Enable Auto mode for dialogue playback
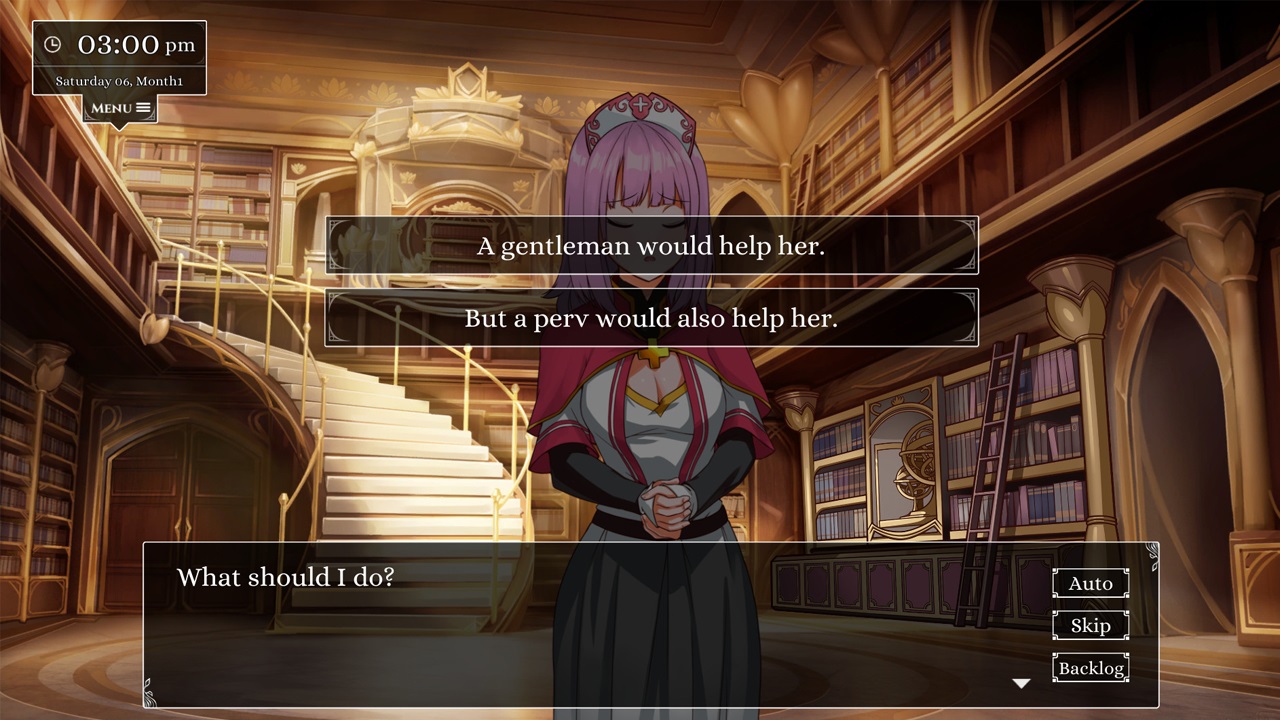Screen dimensions: 1280x720 1090,583
